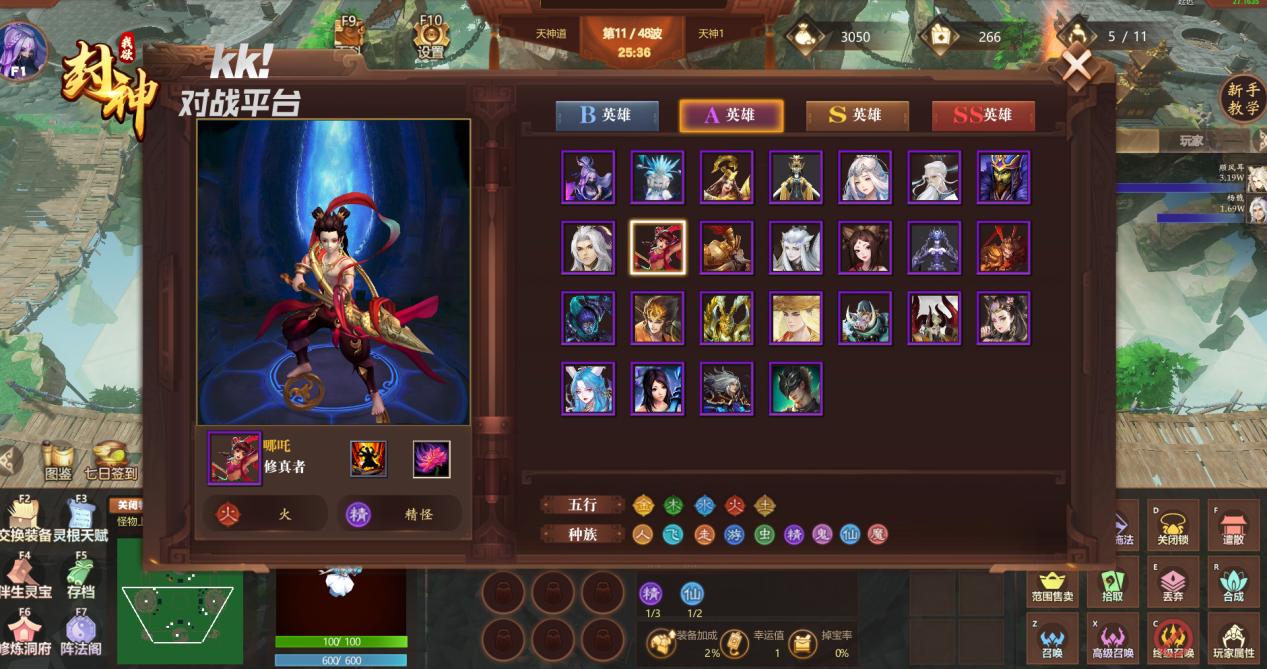Image resolution: width=1267 pixels, height=669 pixels.
Task: View the pink lotus skill icon
Action: [x=431, y=459]
